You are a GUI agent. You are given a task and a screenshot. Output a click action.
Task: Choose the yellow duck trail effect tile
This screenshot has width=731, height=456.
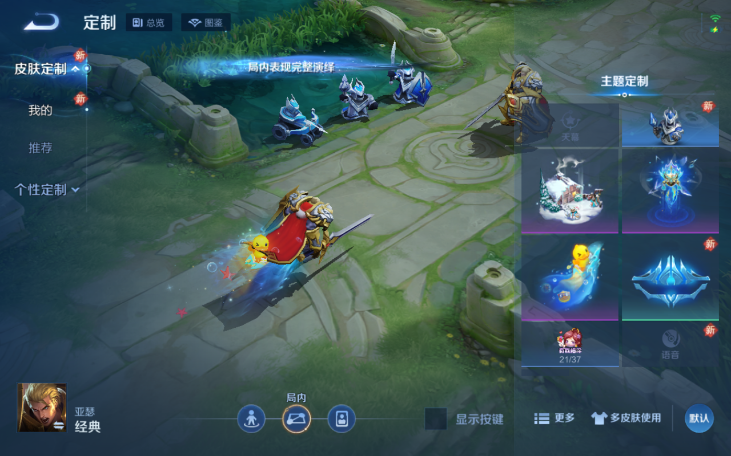click(x=569, y=278)
